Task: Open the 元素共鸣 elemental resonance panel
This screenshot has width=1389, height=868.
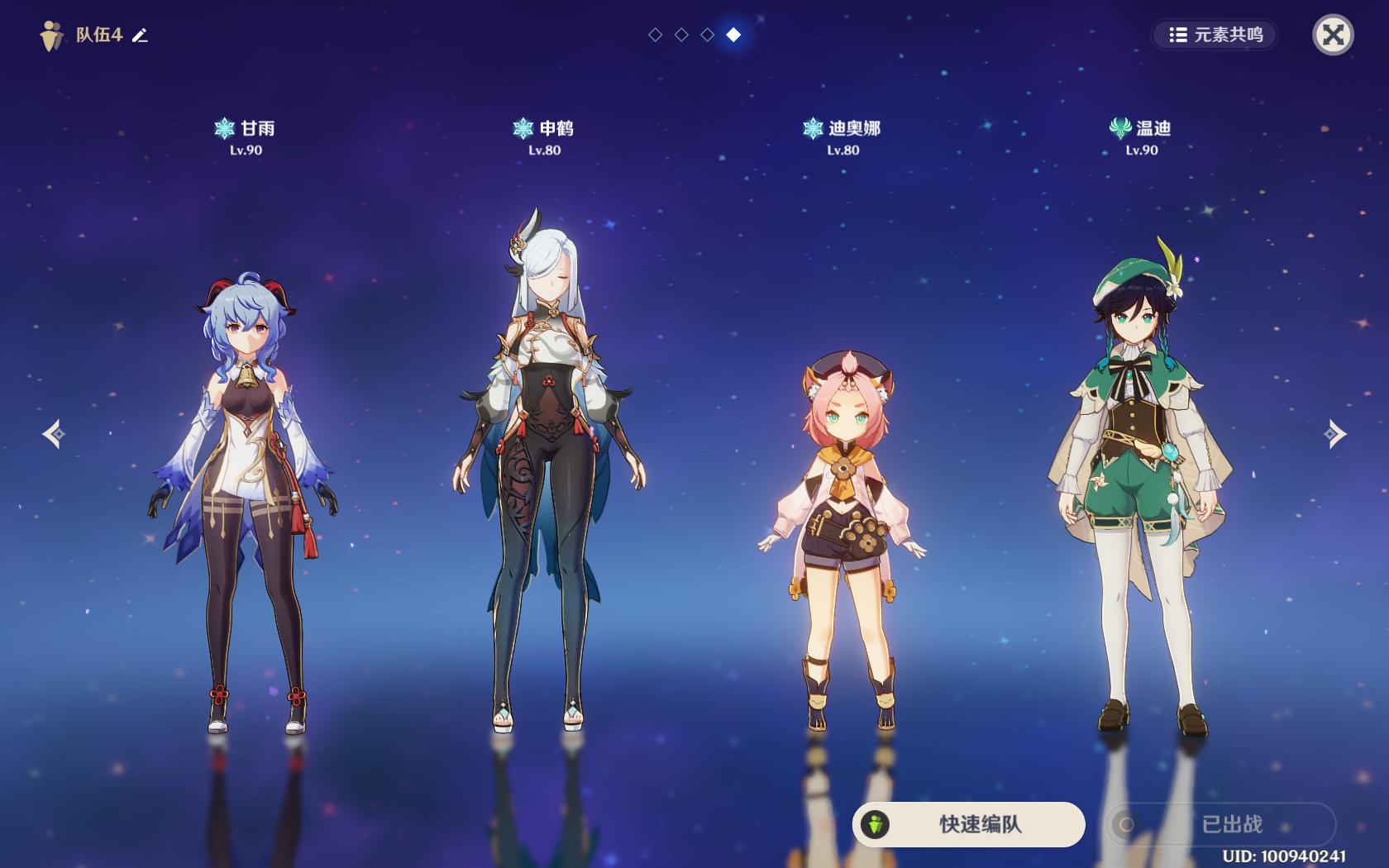Action: click(1215, 35)
